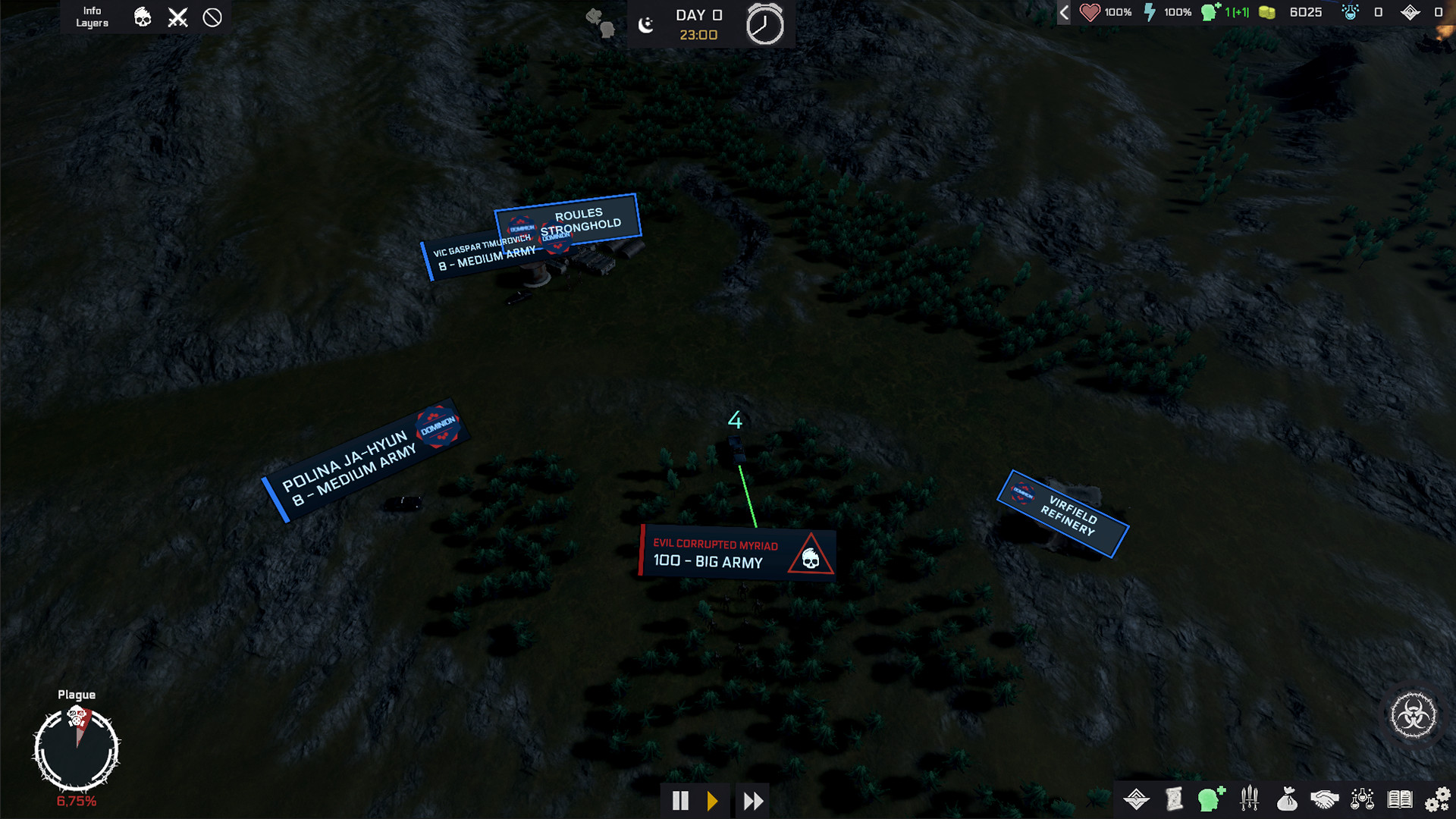Pause the game with the pause button
Viewport: 1456px width, 819px height.
680,800
